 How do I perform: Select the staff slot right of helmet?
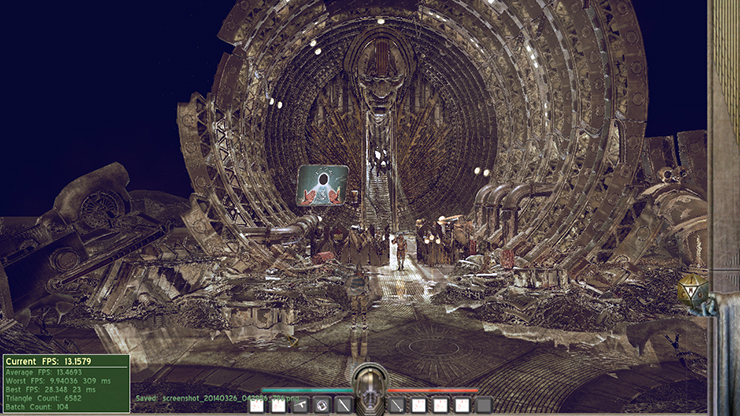tap(397, 405)
